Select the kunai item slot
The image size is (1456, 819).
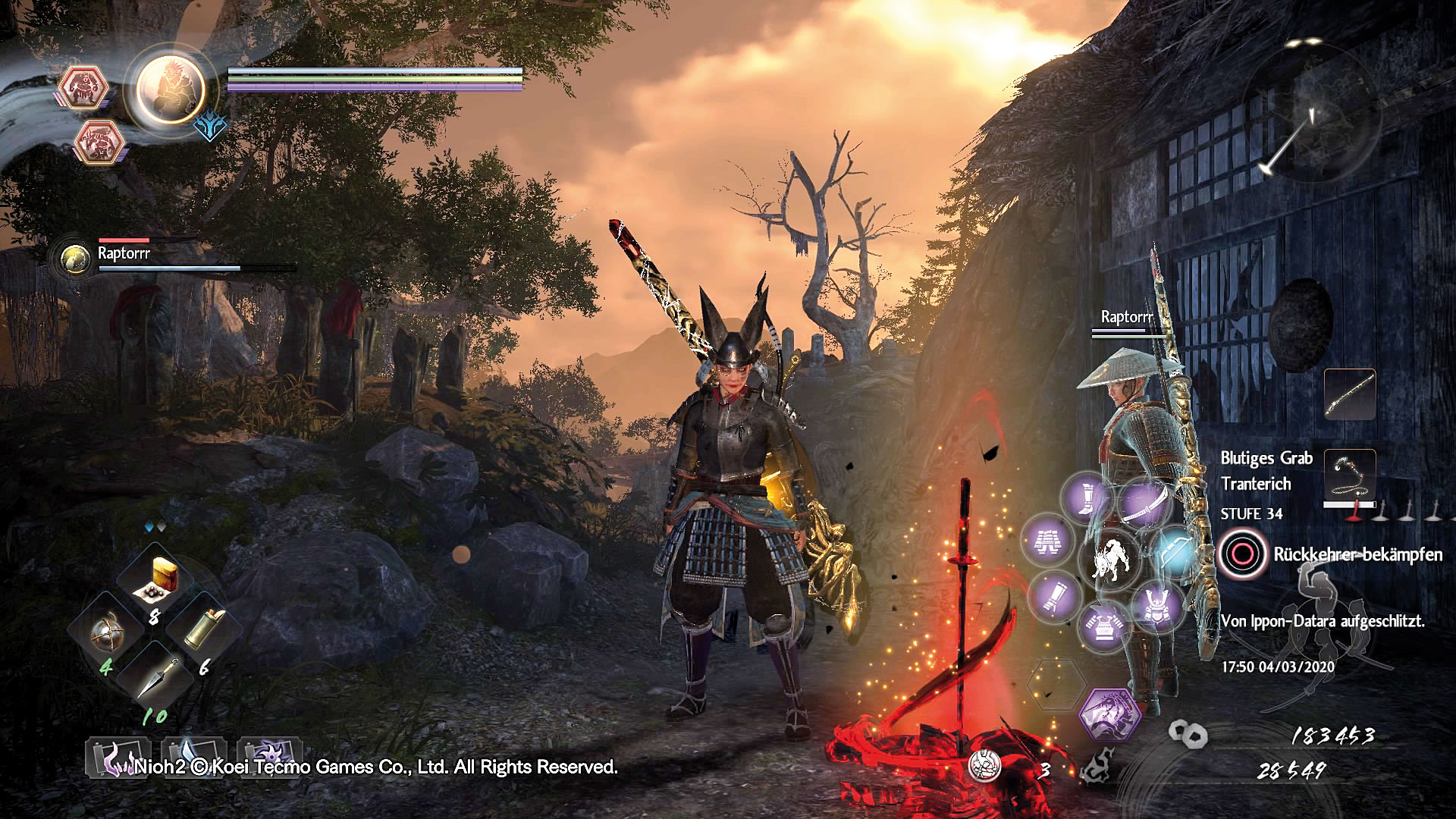click(x=157, y=677)
